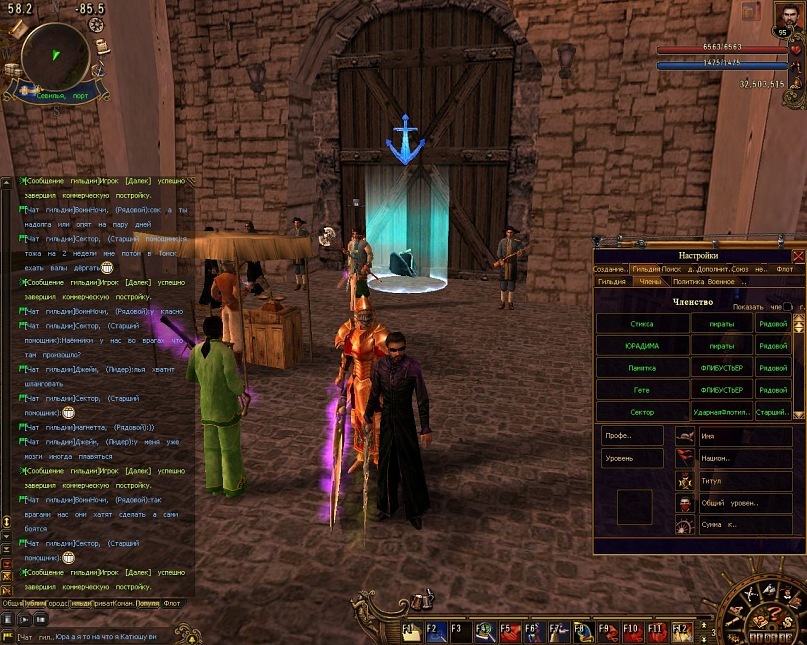This screenshot has width=807, height=645.
Task: Toggle the Показать checkbox in Членство
Action: coord(787,306)
